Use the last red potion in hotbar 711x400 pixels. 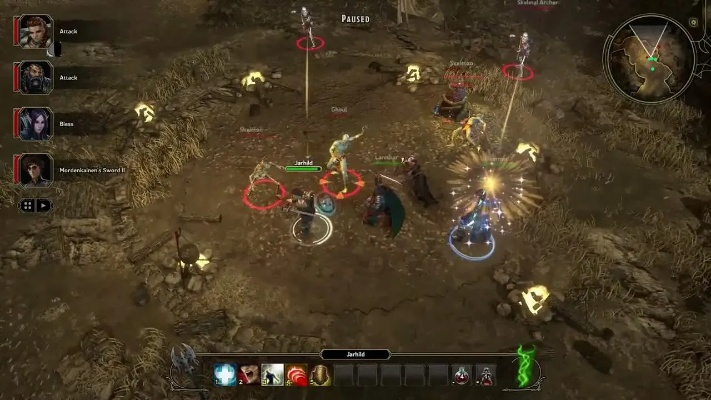click(x=486, y=375)
